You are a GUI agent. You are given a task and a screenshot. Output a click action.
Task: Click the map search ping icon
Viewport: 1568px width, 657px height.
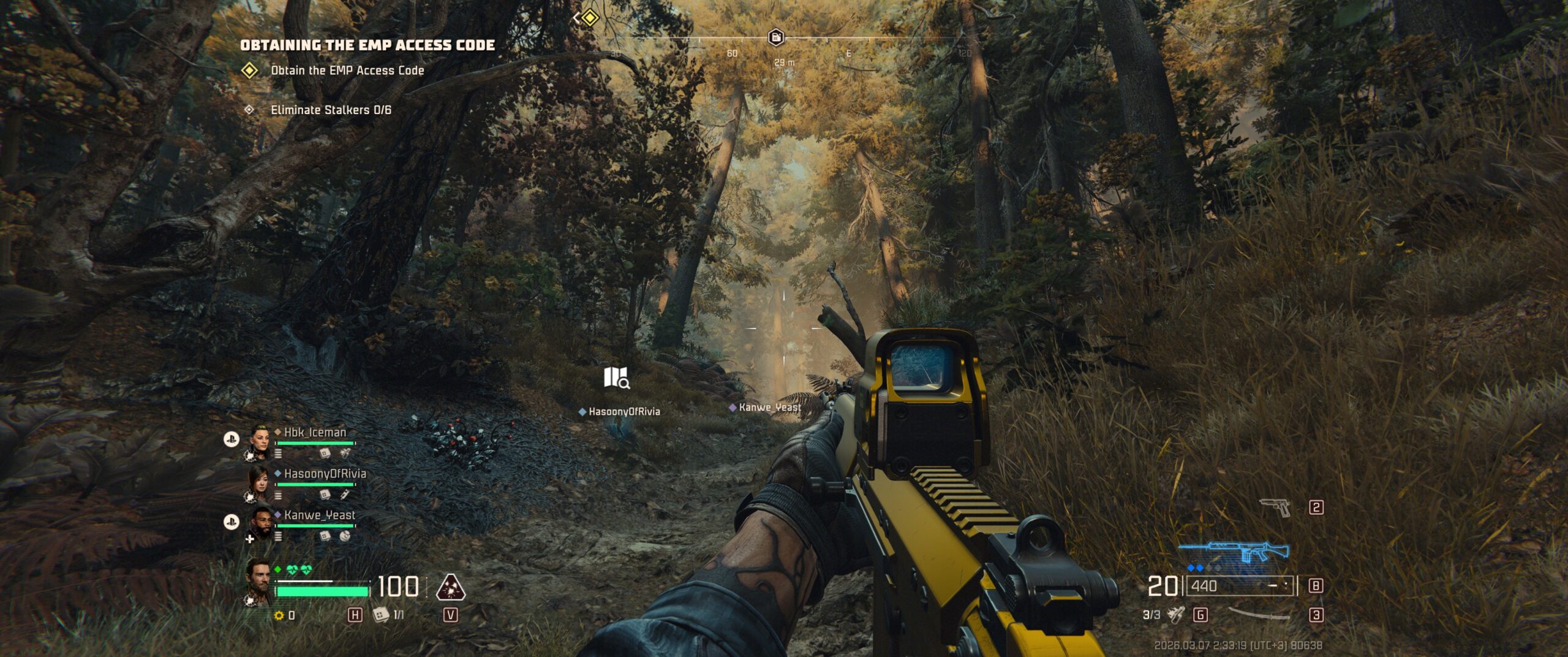point(616,378)
